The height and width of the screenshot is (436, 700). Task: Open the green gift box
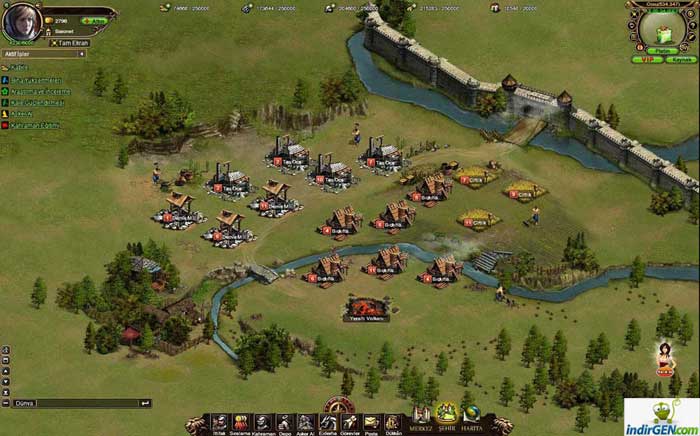tap(661, 31)
